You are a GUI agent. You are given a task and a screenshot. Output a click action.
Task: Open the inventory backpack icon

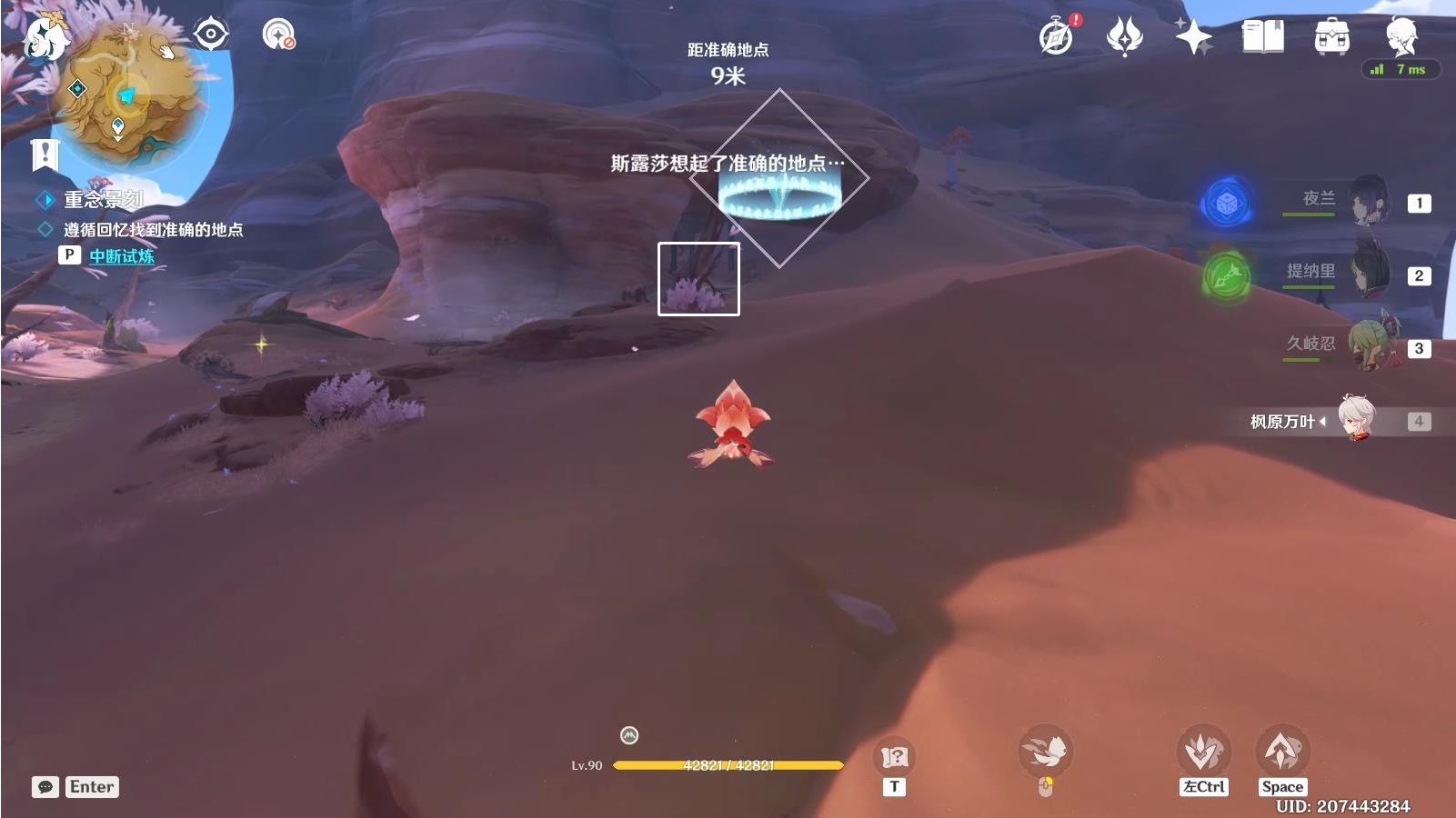pyautogui.click(x=1331, y=37)
